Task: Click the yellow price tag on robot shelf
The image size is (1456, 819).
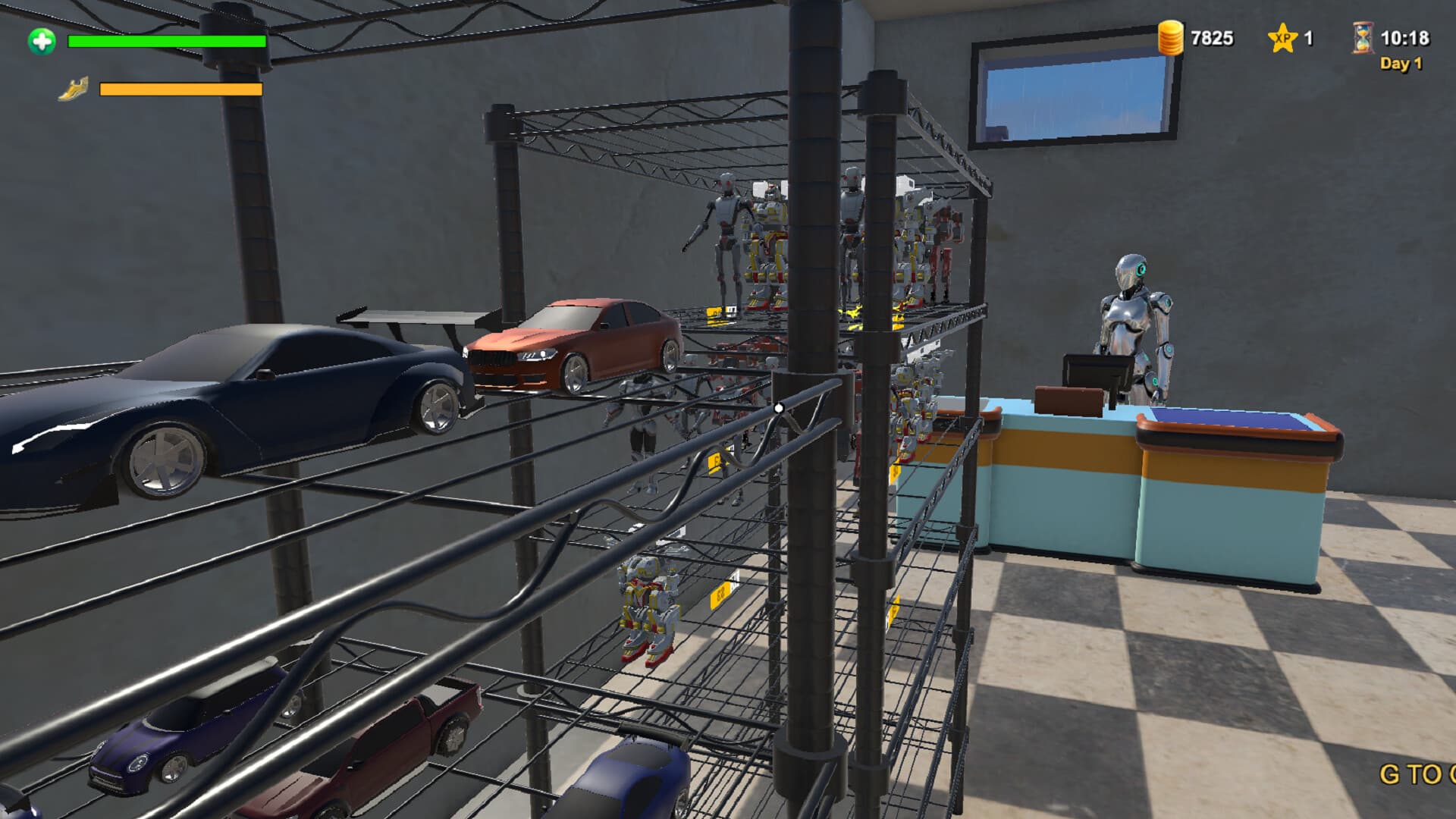Action: pos(714,312)
